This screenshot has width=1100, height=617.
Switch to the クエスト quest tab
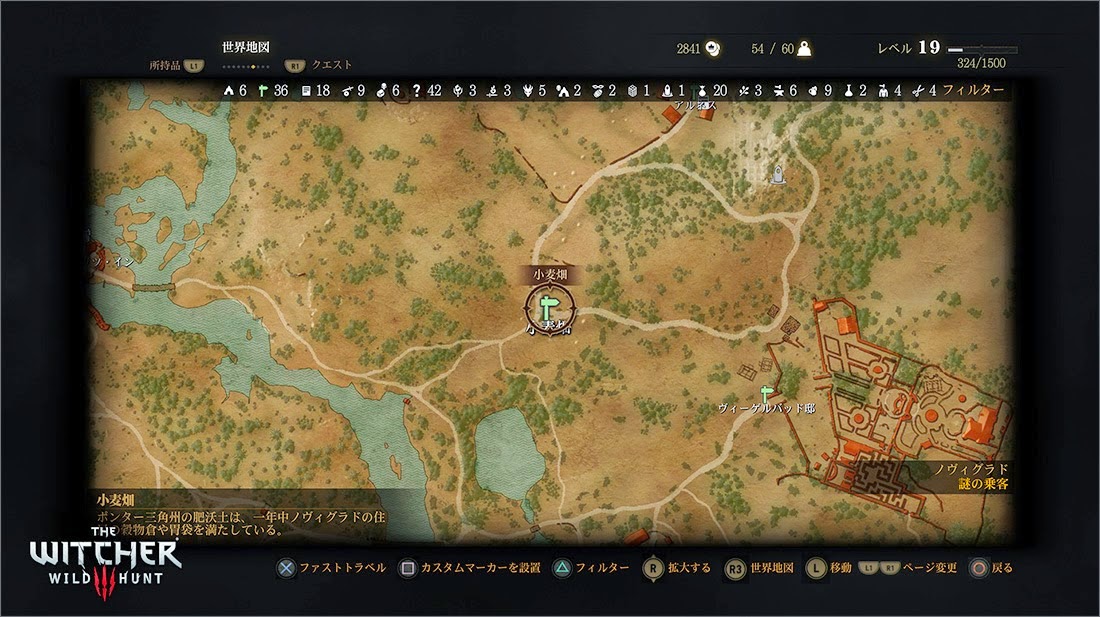(x=332, y=65)
